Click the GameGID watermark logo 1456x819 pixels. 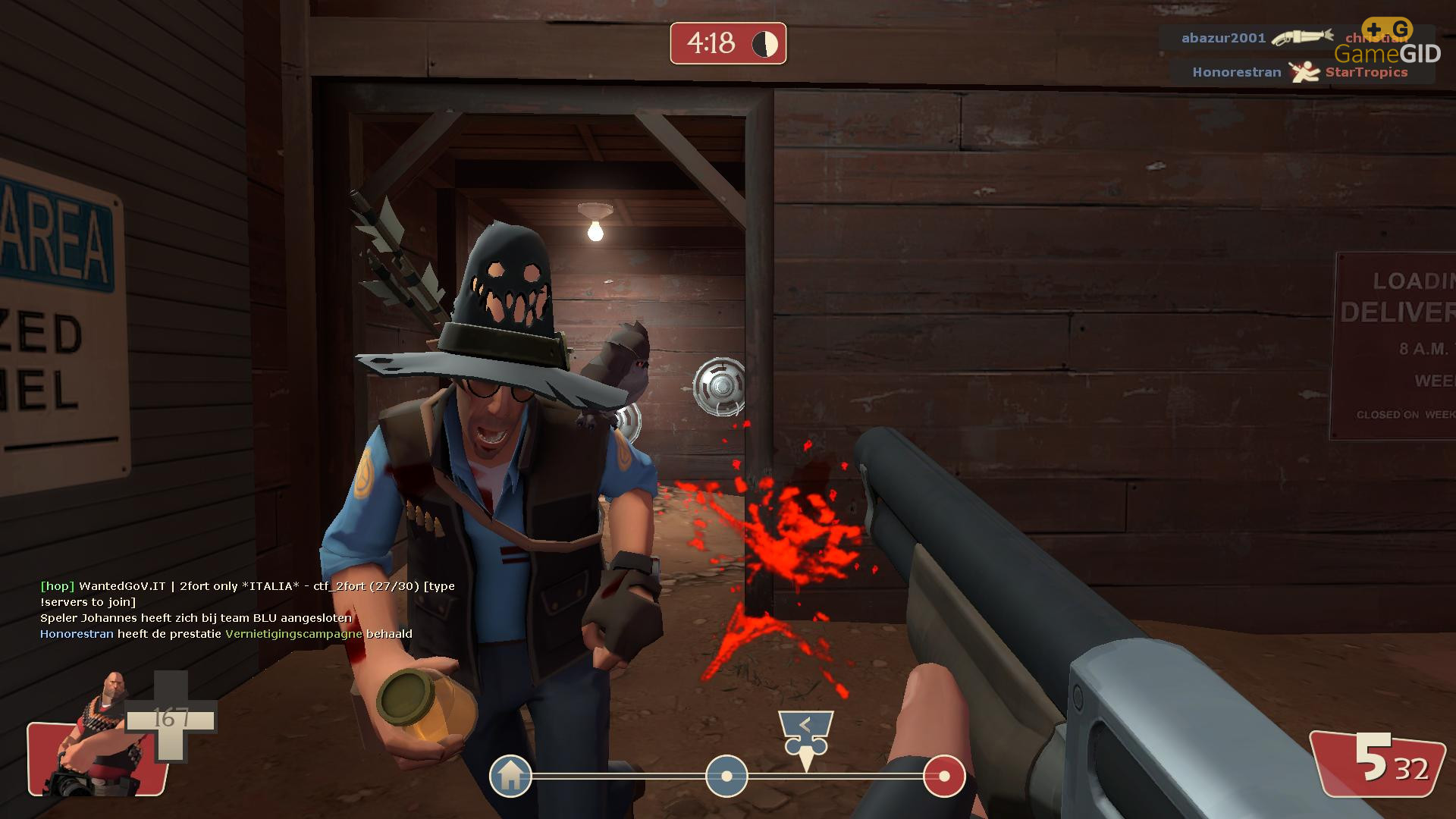pos(1388,44)
